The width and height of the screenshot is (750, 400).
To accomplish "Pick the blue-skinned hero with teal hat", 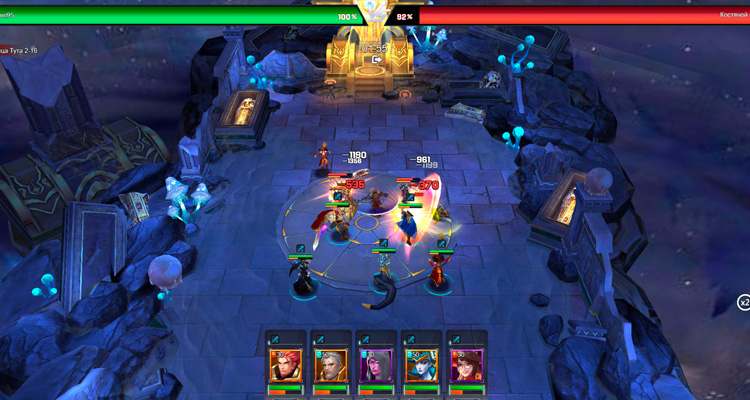I will pyautogui.click(x=421, y=365).
